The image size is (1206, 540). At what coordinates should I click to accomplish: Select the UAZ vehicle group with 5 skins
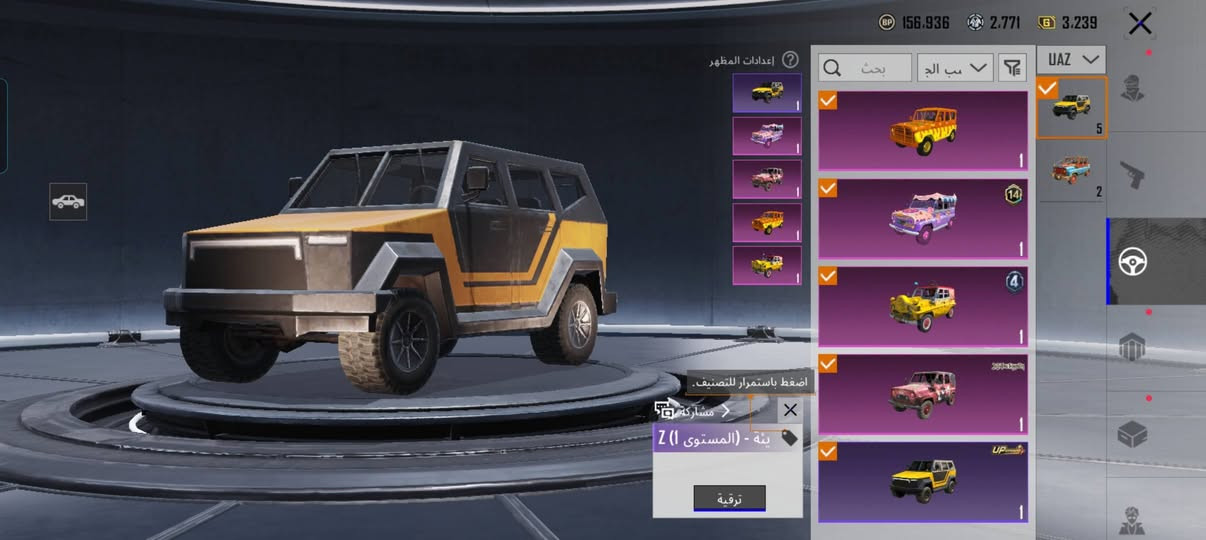coord(1072,107)
